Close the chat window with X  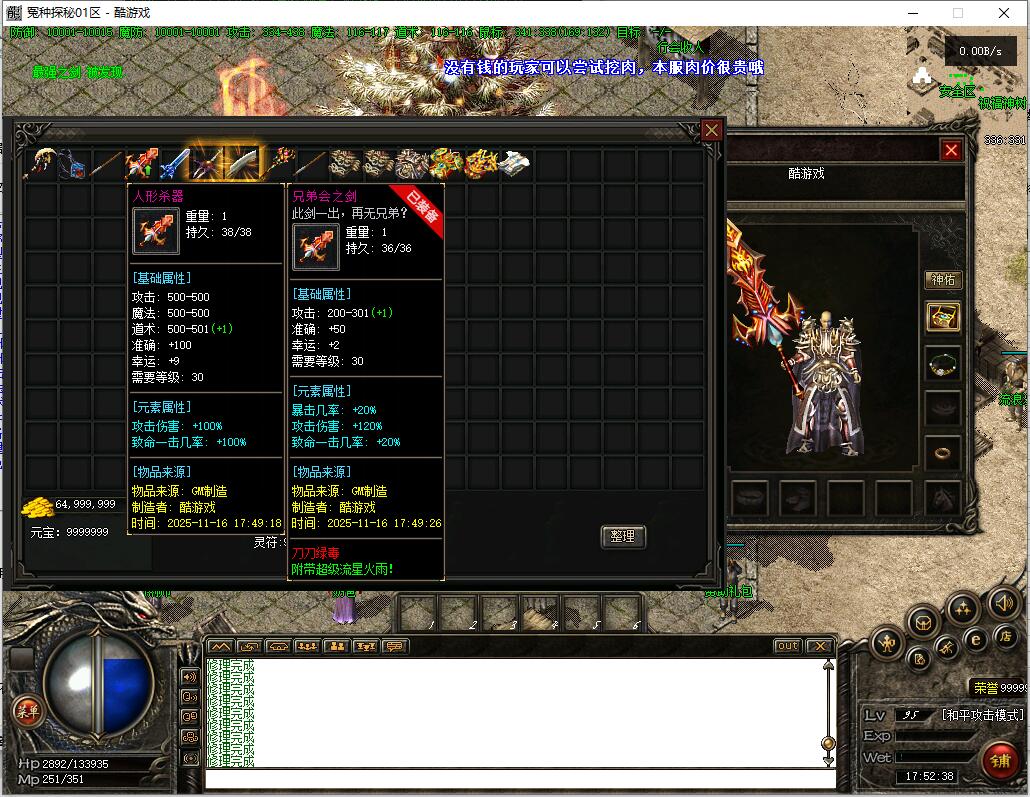pyautogui.click(x=819, y=646)
